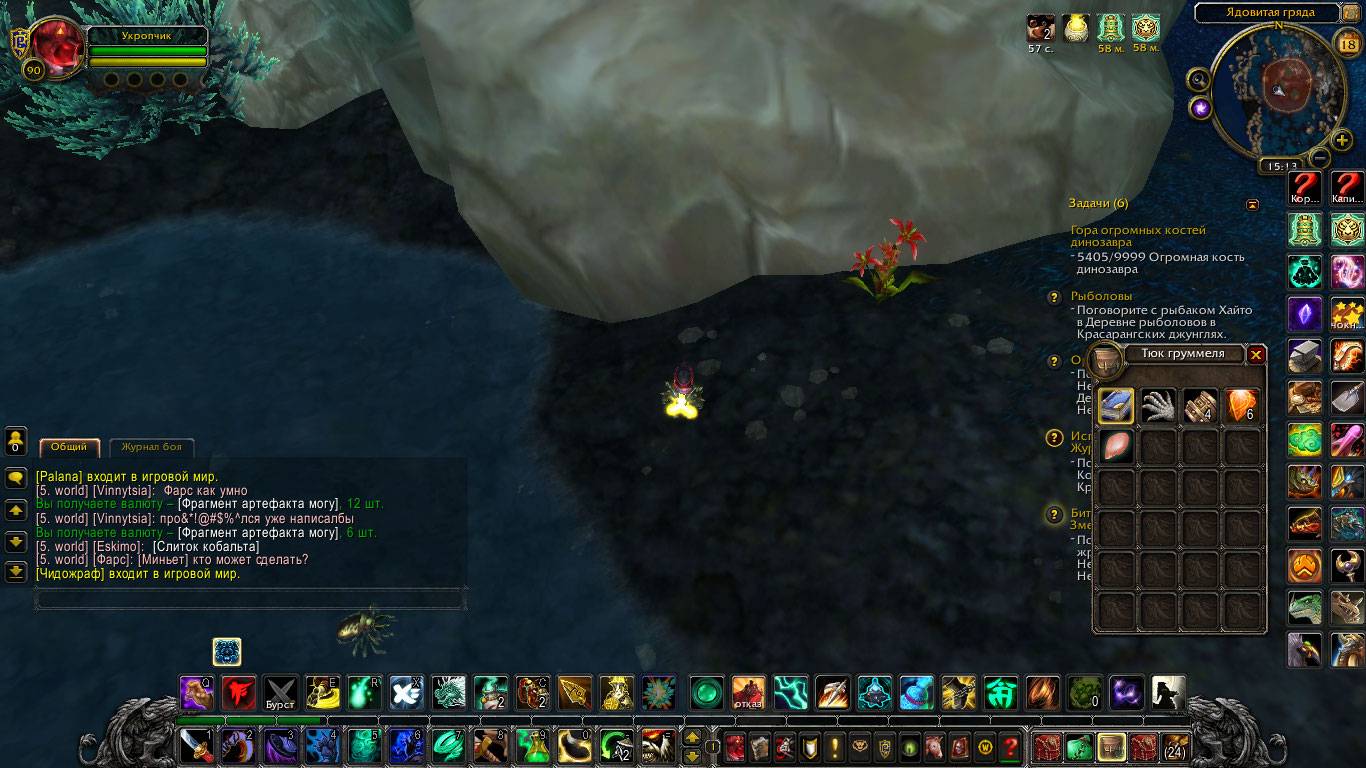The image size is (1366, 768).
Task: Select the white glove item in the bag
Action: click(x=1159, y=405)
